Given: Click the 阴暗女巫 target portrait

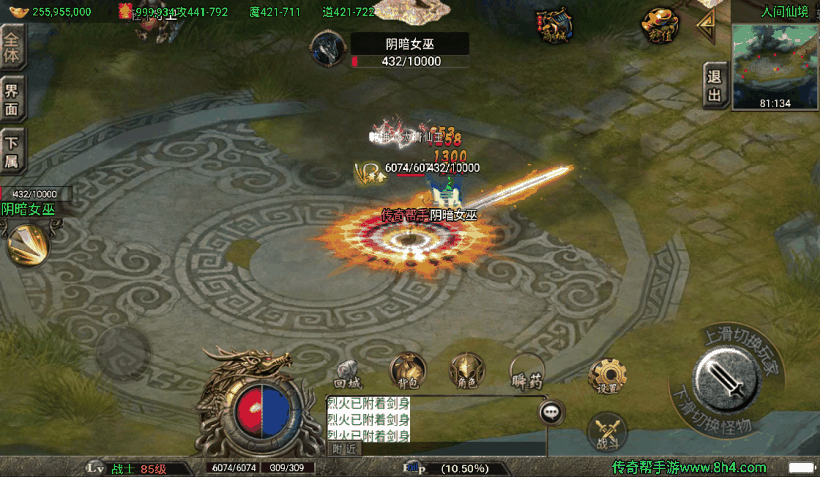Looking at the screenshot, I should tap(328, 48).
